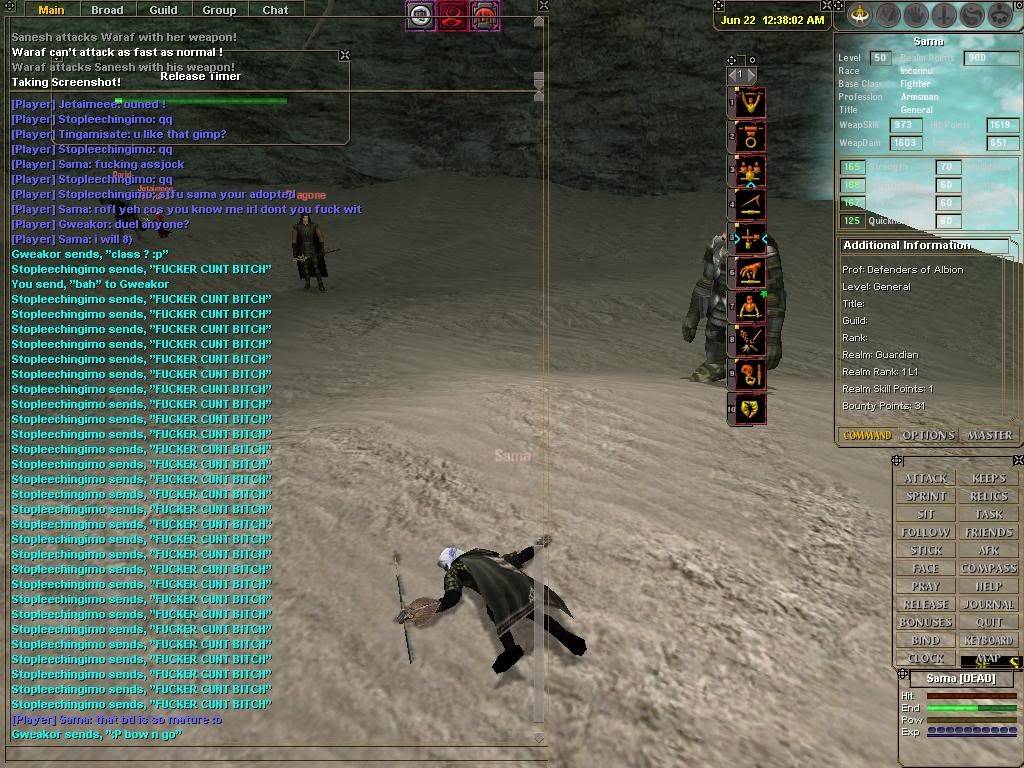Advance the hotbar page with right arrow
Viewport: 1024px width, 768px height.
click(x=751, y=75)
